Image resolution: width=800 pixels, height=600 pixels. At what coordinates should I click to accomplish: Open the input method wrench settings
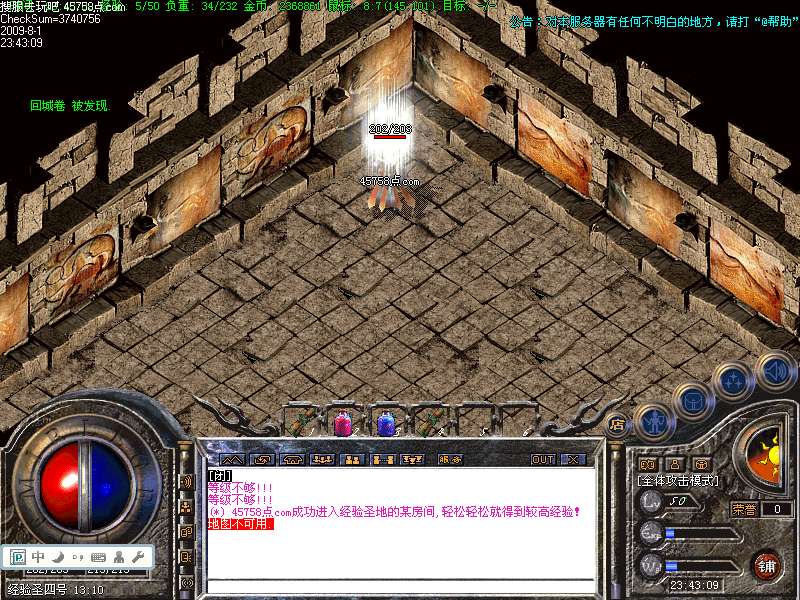point(138,556)
